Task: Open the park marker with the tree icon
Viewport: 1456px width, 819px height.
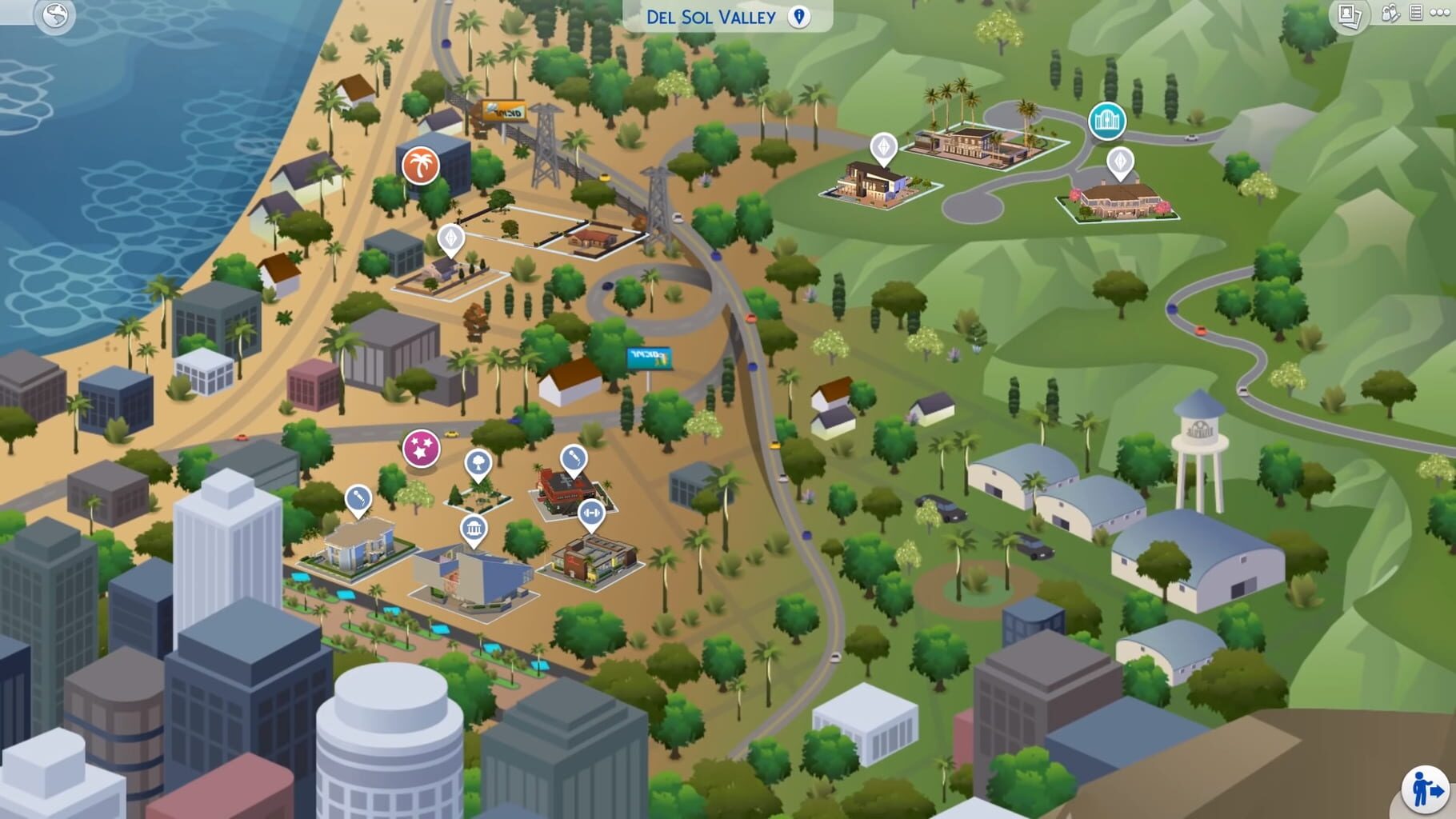Action: click(x=478, y=461)
